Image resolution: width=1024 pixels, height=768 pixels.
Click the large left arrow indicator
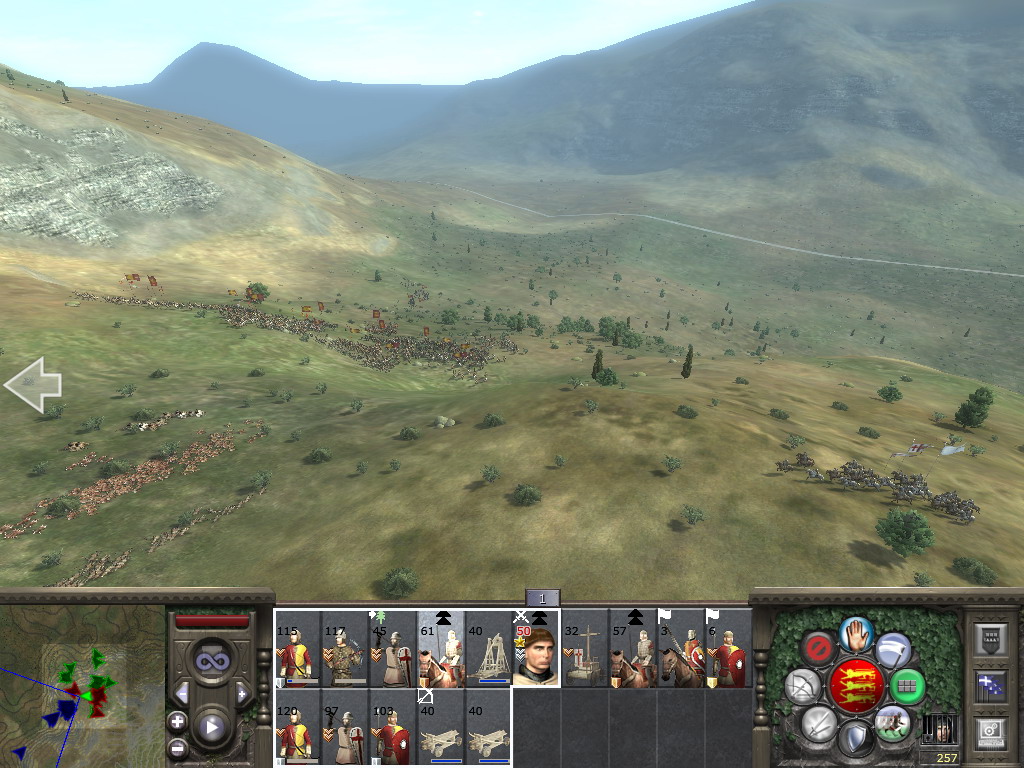tap(32, 384)
